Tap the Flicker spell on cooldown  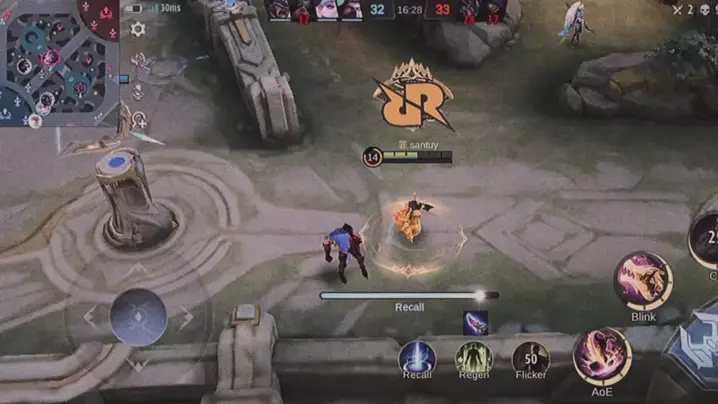(530, 357)
